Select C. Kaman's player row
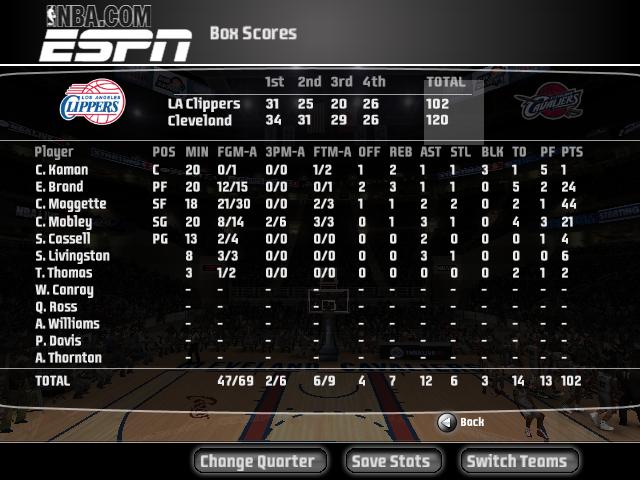This screenshot has height=480, width=640. [62, 170]
